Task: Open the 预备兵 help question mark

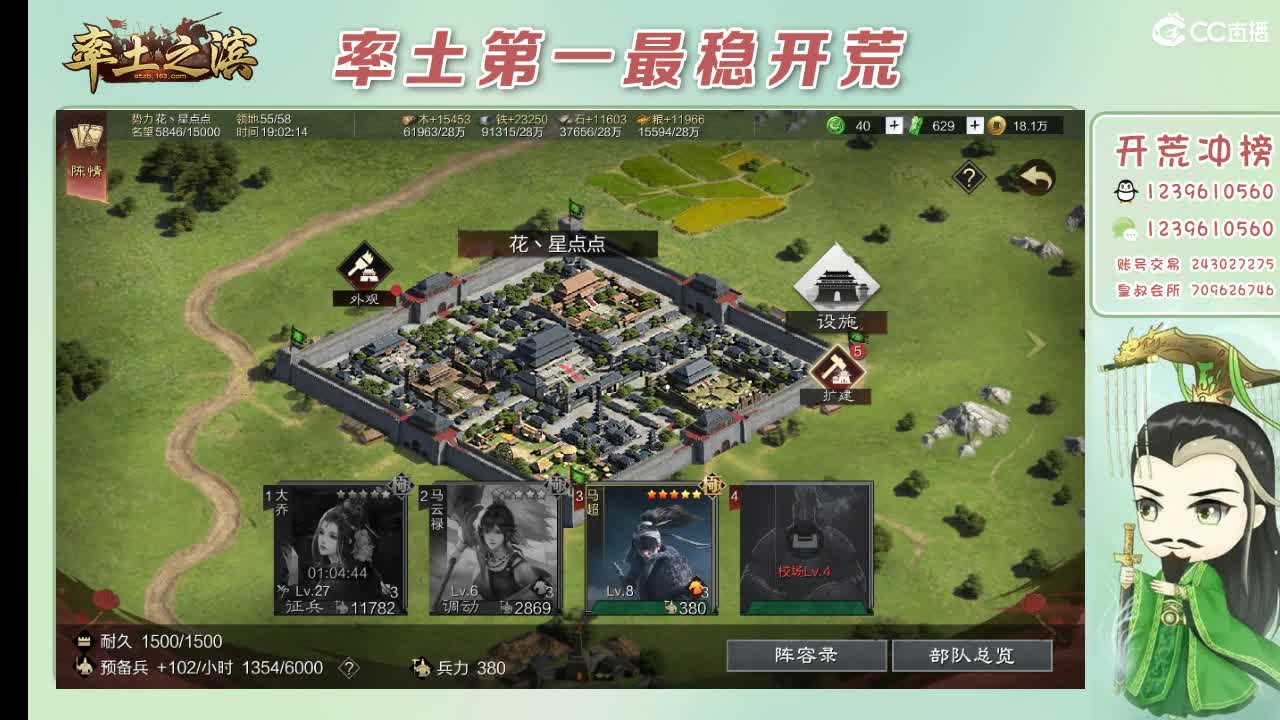Action: [349, 668]
